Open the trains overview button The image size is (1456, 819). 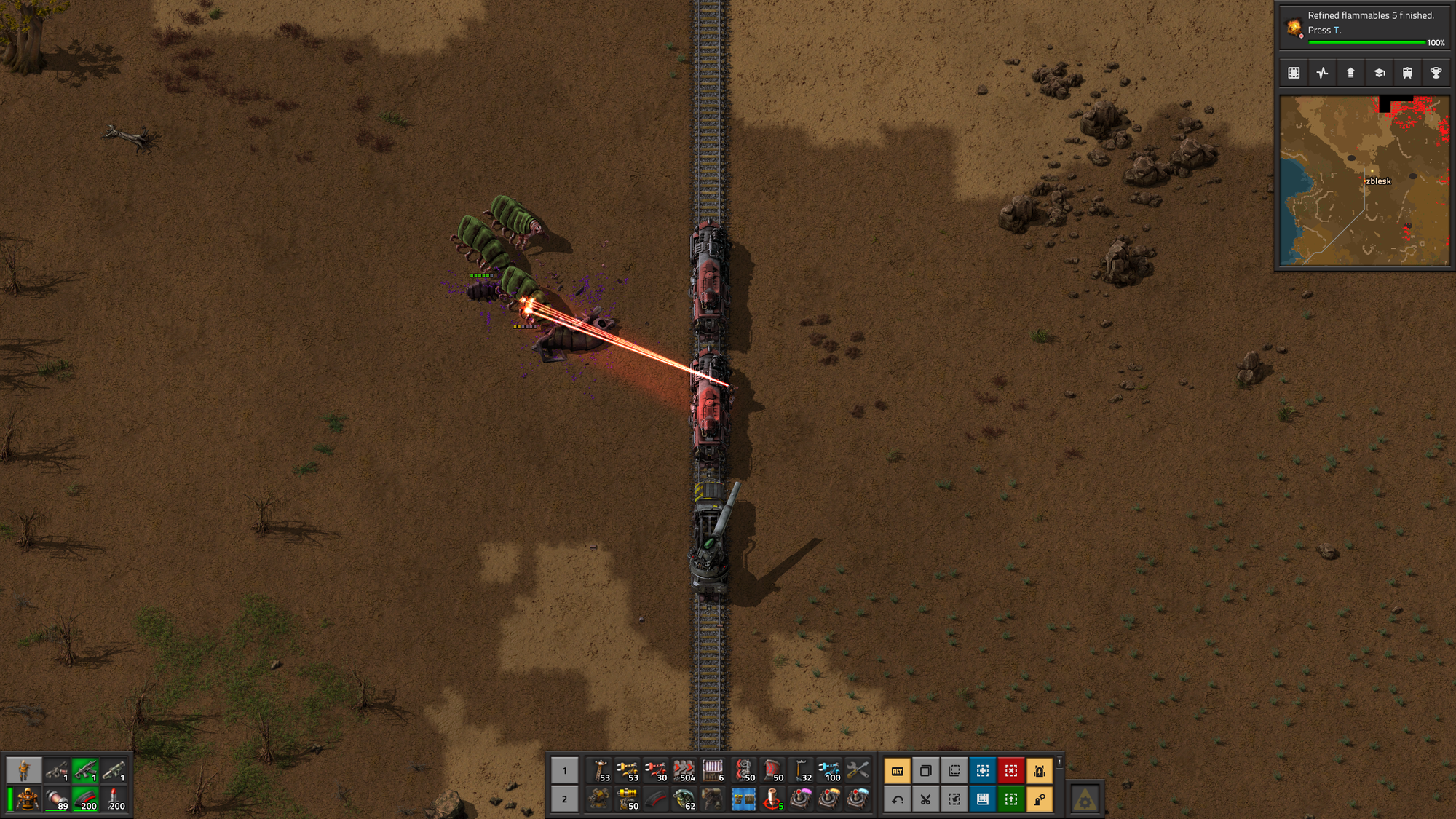click(1407, 73)
